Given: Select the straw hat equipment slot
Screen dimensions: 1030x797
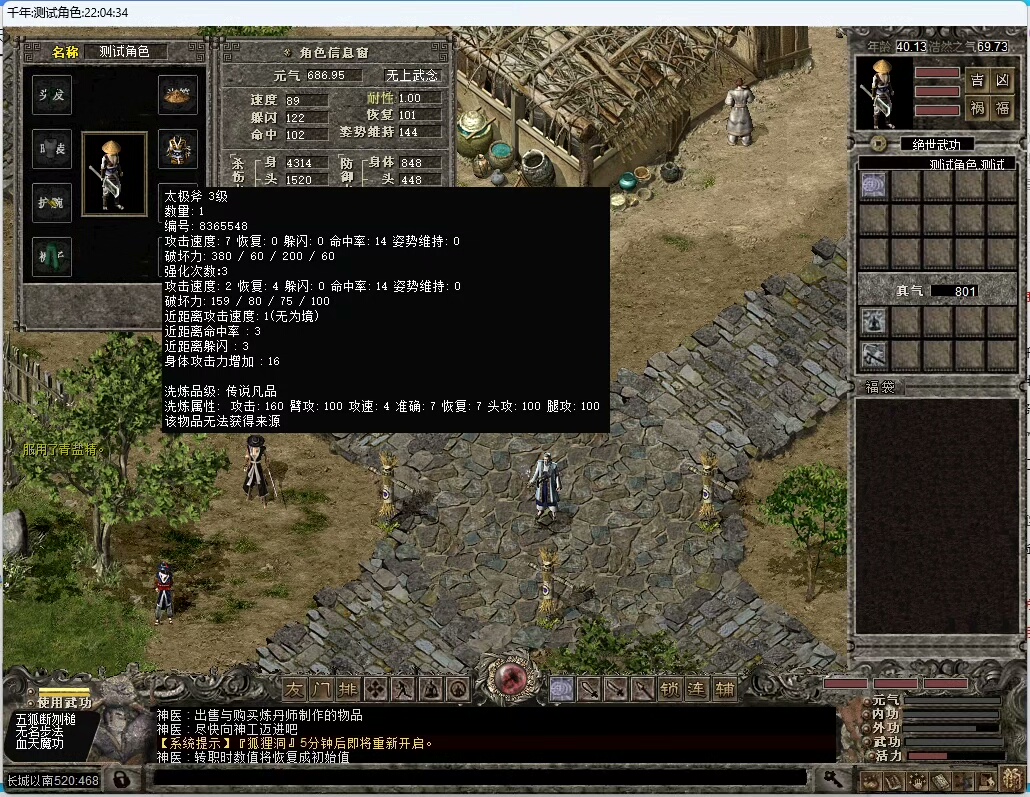Looking at the screenshot, I should coord(178,95).
